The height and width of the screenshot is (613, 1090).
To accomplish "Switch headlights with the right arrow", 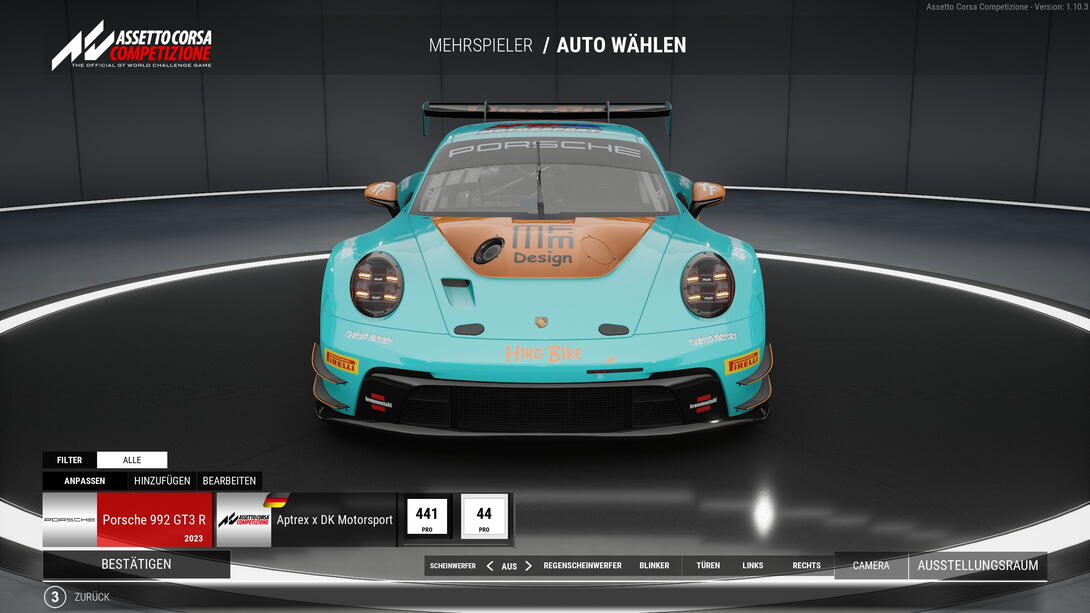I will tap(528, 566).
